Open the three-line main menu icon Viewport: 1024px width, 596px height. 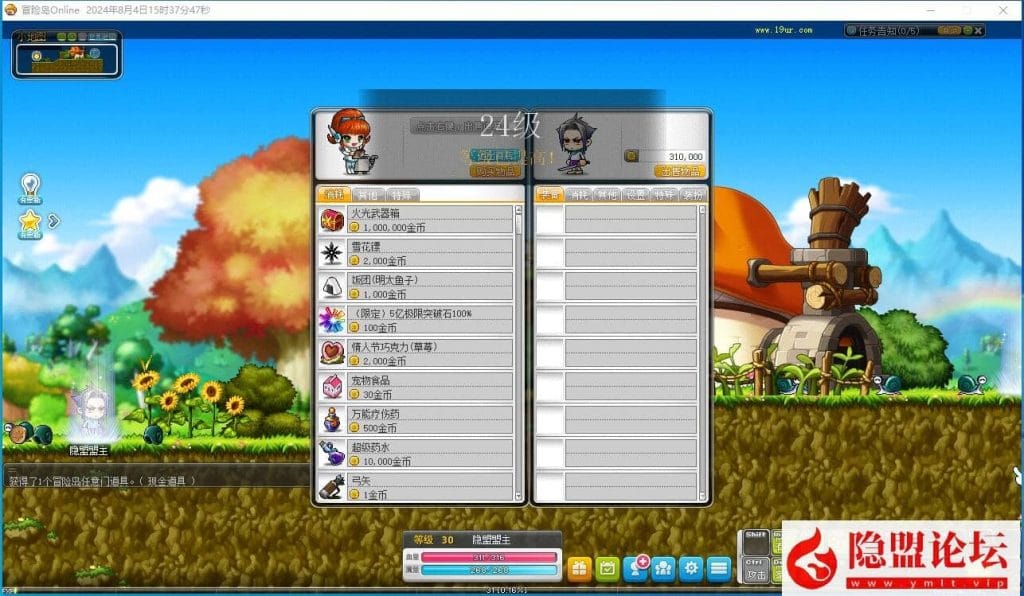(718, 569)
